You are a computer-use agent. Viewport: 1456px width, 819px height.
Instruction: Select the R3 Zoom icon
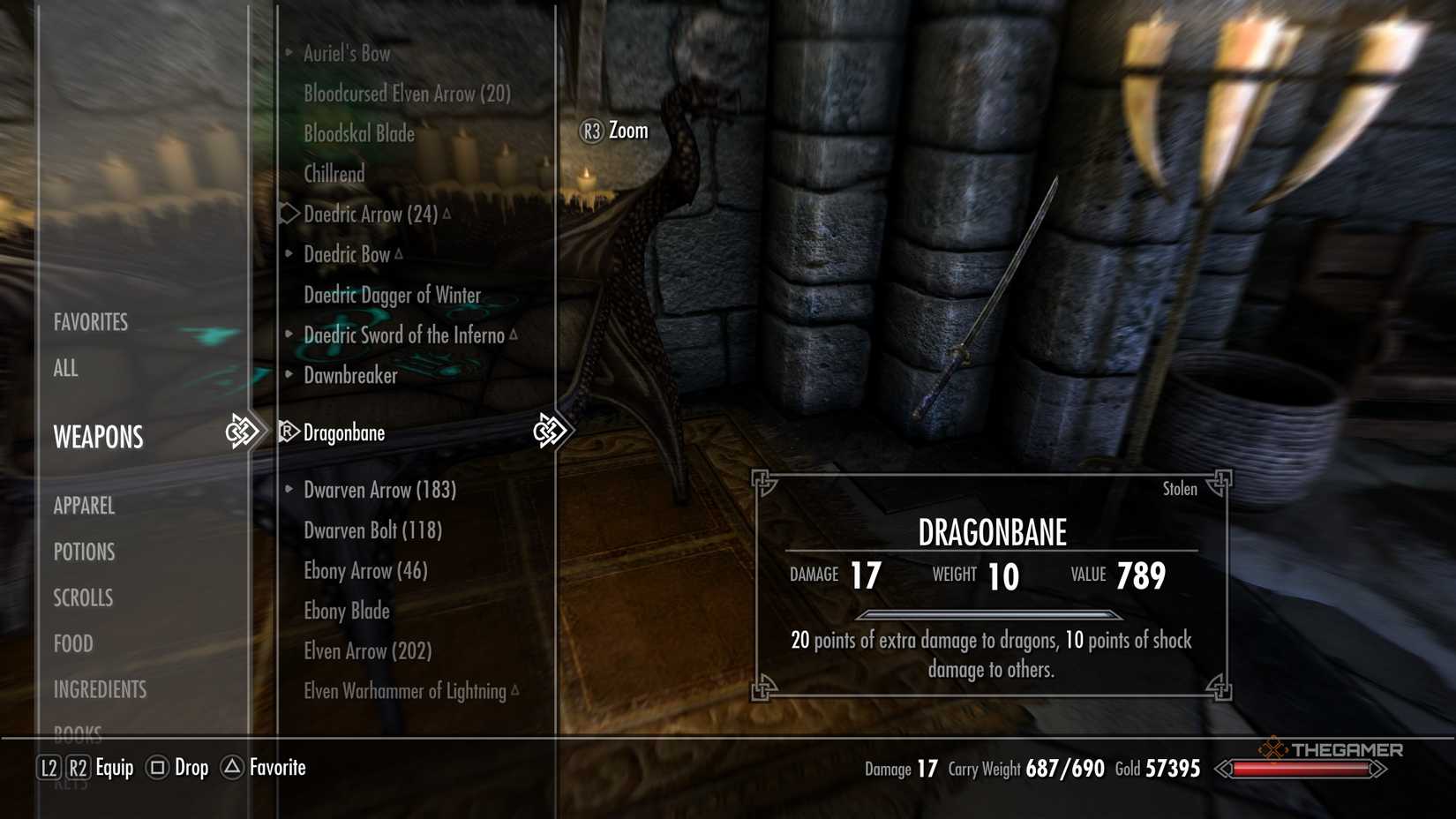click(591, 130)
